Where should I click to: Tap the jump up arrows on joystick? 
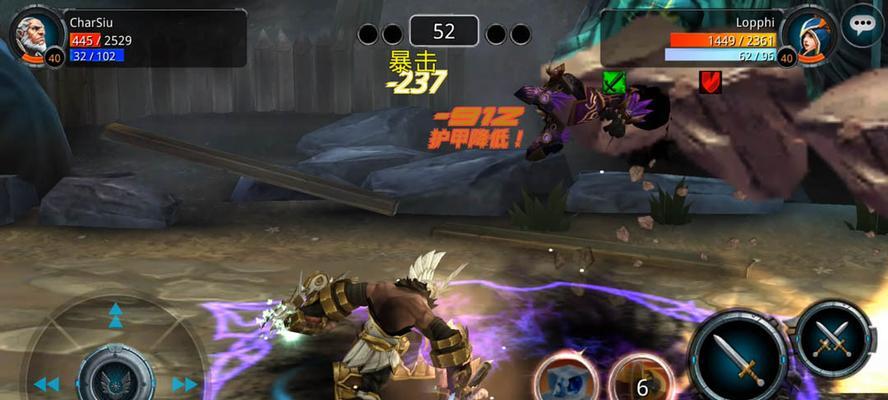click(x=116, y=316)
